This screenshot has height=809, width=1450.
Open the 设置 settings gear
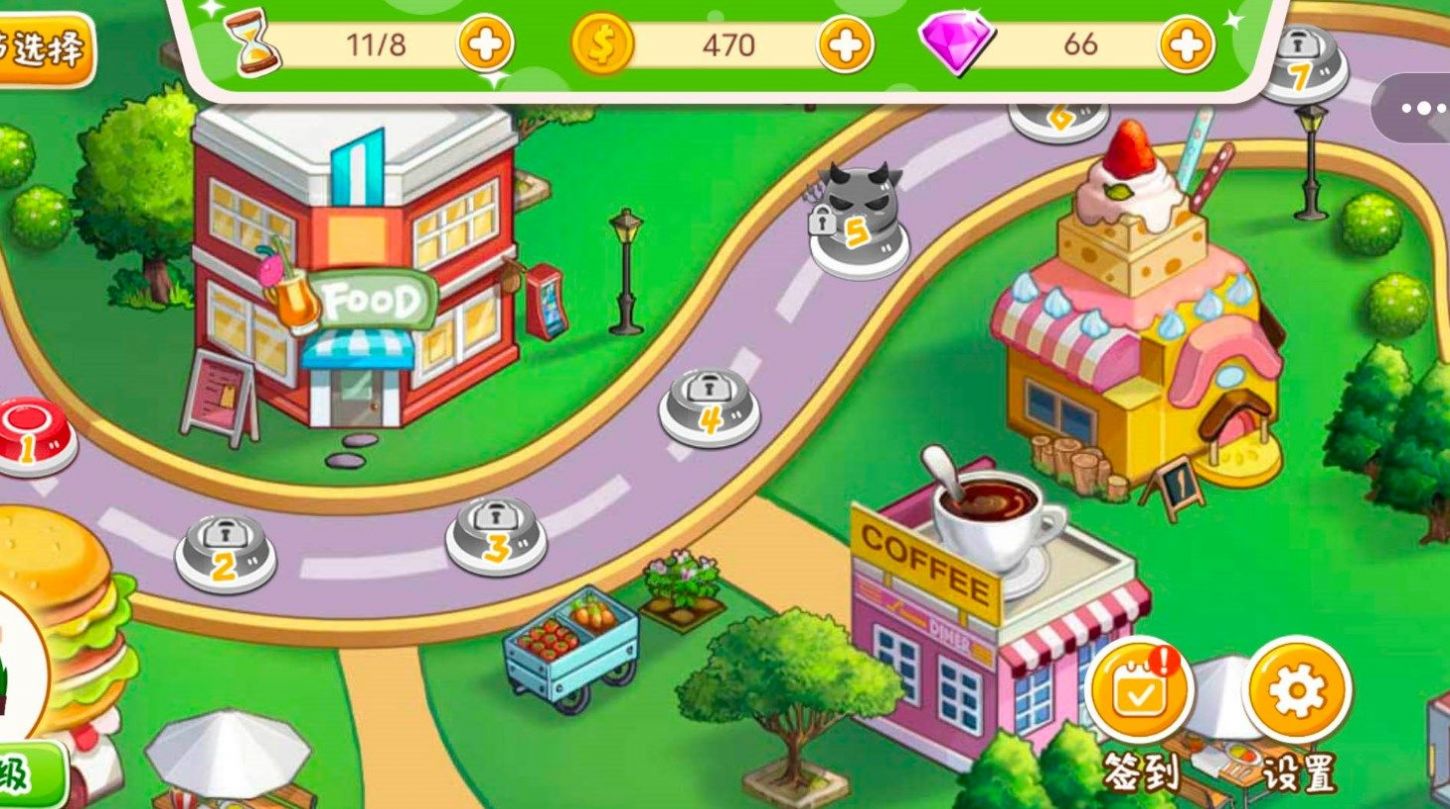tap(1297, 689)
